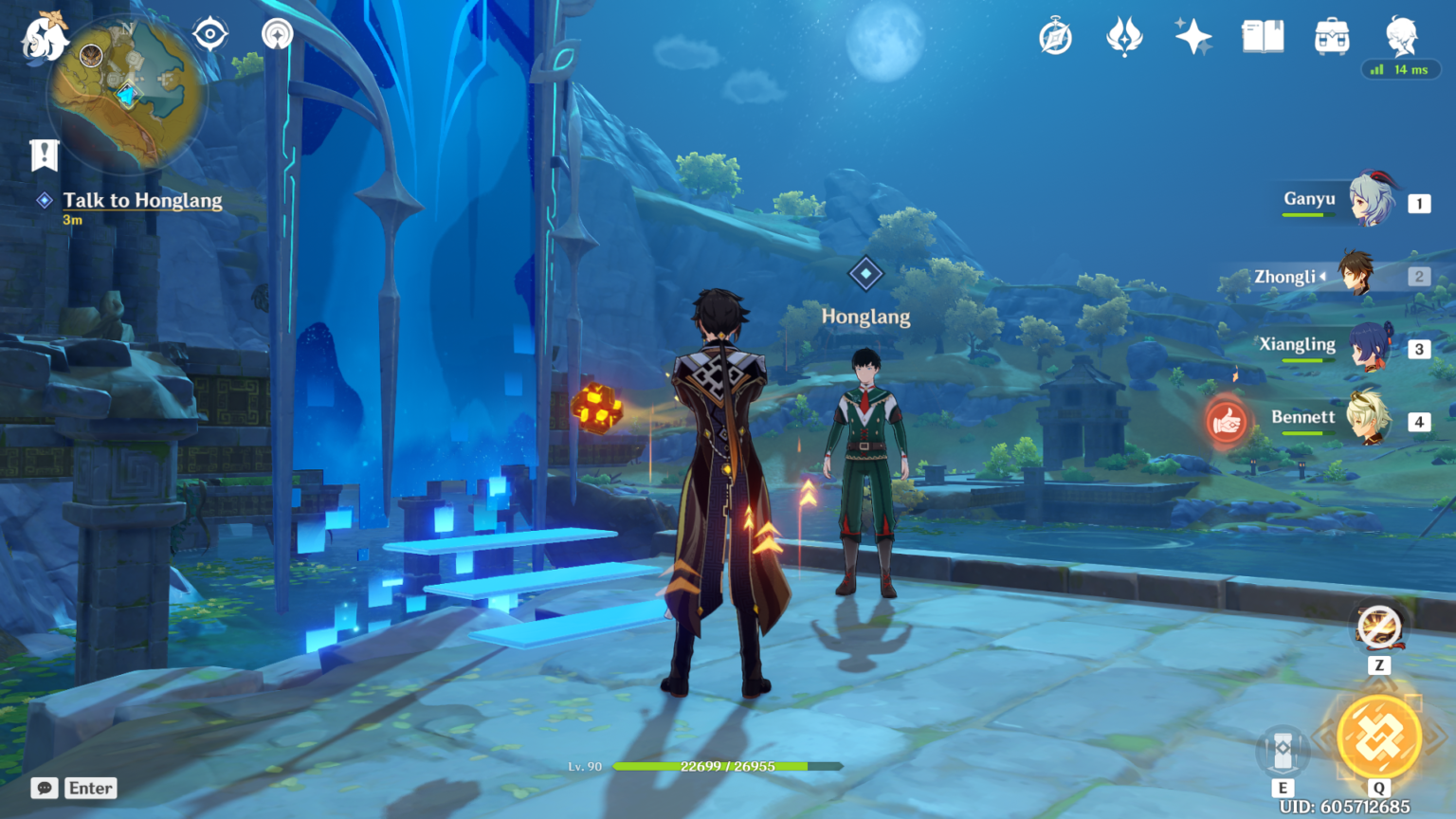The image size is (1456, 819).
Task: Open the adventurer handbook book icon
Action: pos(1263,38)
